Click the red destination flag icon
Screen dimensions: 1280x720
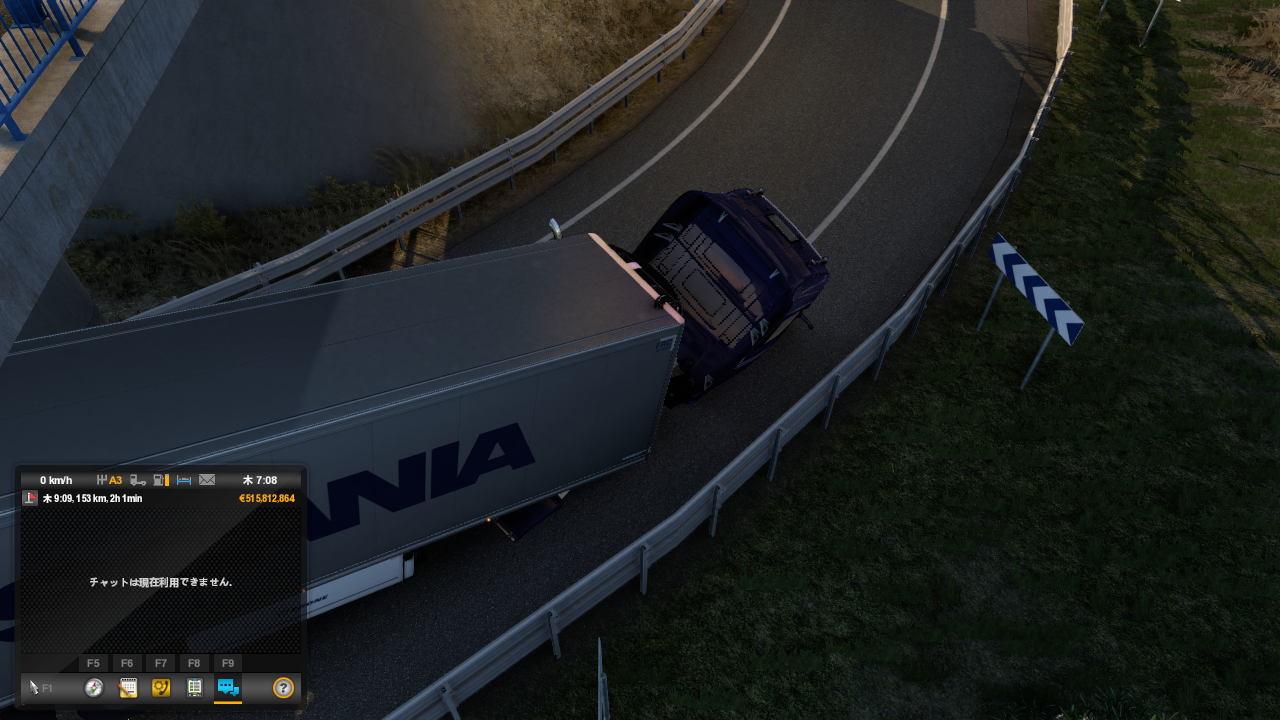pyautogui.click(x=30, y=498)
